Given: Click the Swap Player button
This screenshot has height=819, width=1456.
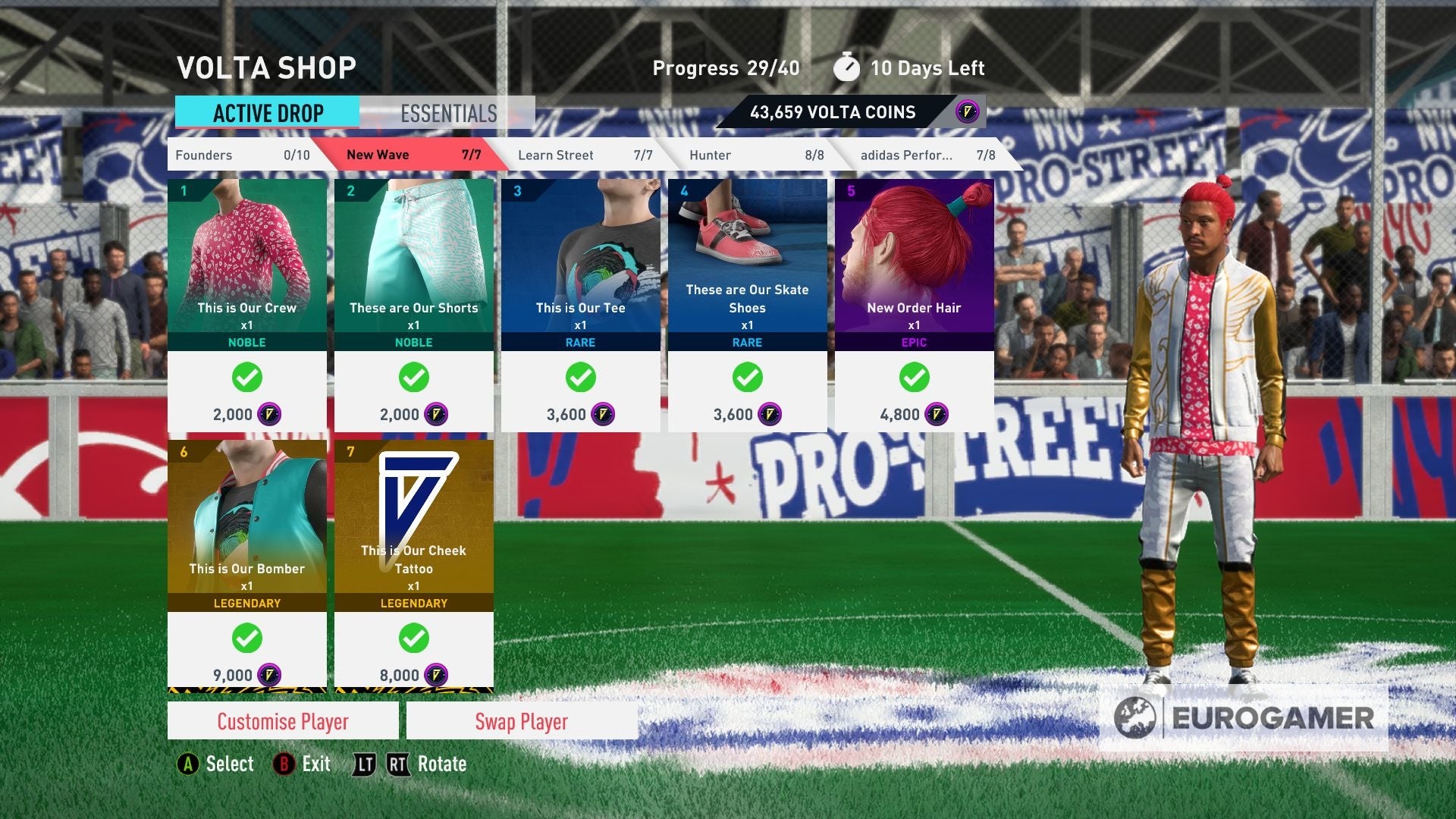Looking at the screenshot, I should pos(521,721).
